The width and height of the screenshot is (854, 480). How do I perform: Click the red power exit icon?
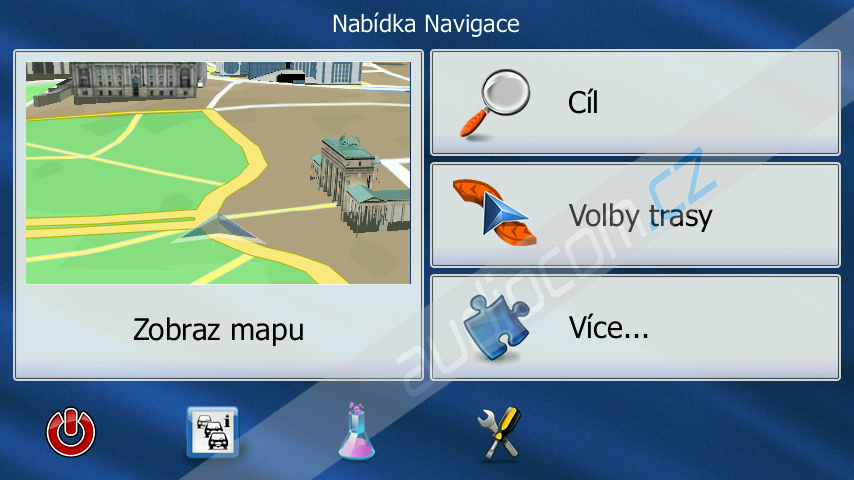coord(72,432)
